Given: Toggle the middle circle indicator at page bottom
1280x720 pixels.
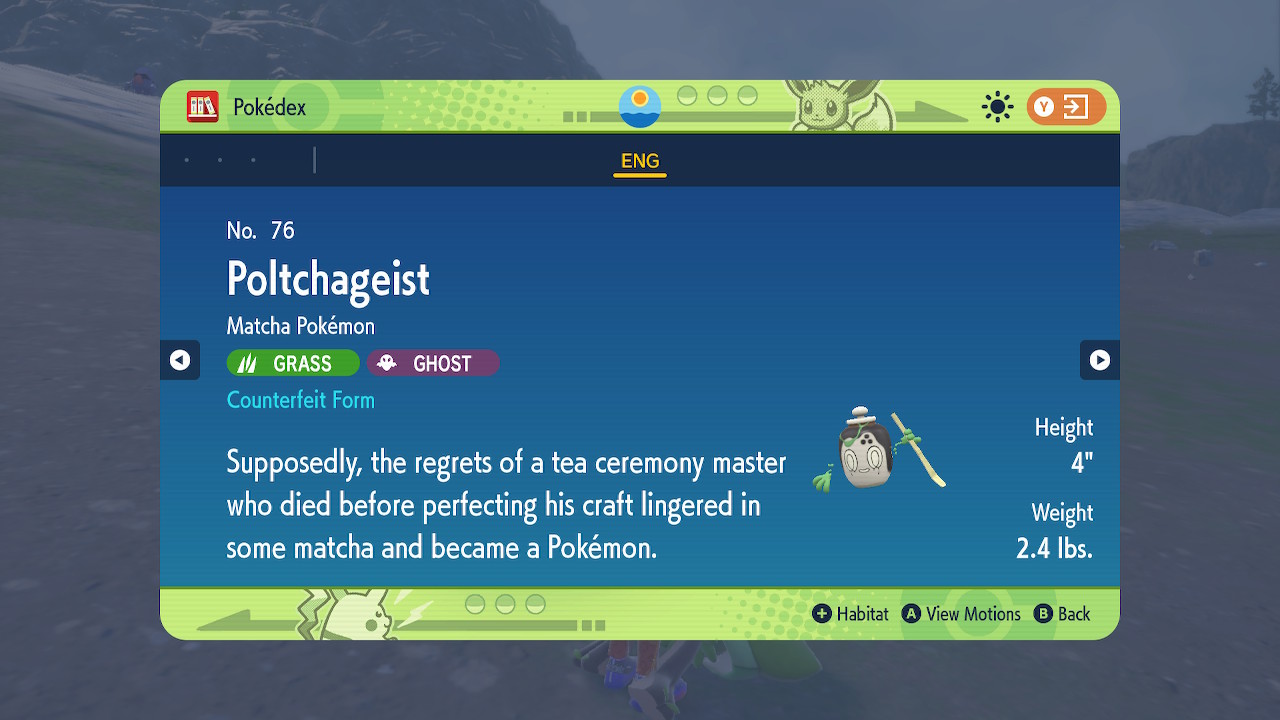Looking at the screenshot, I should (x=505, y=602).
